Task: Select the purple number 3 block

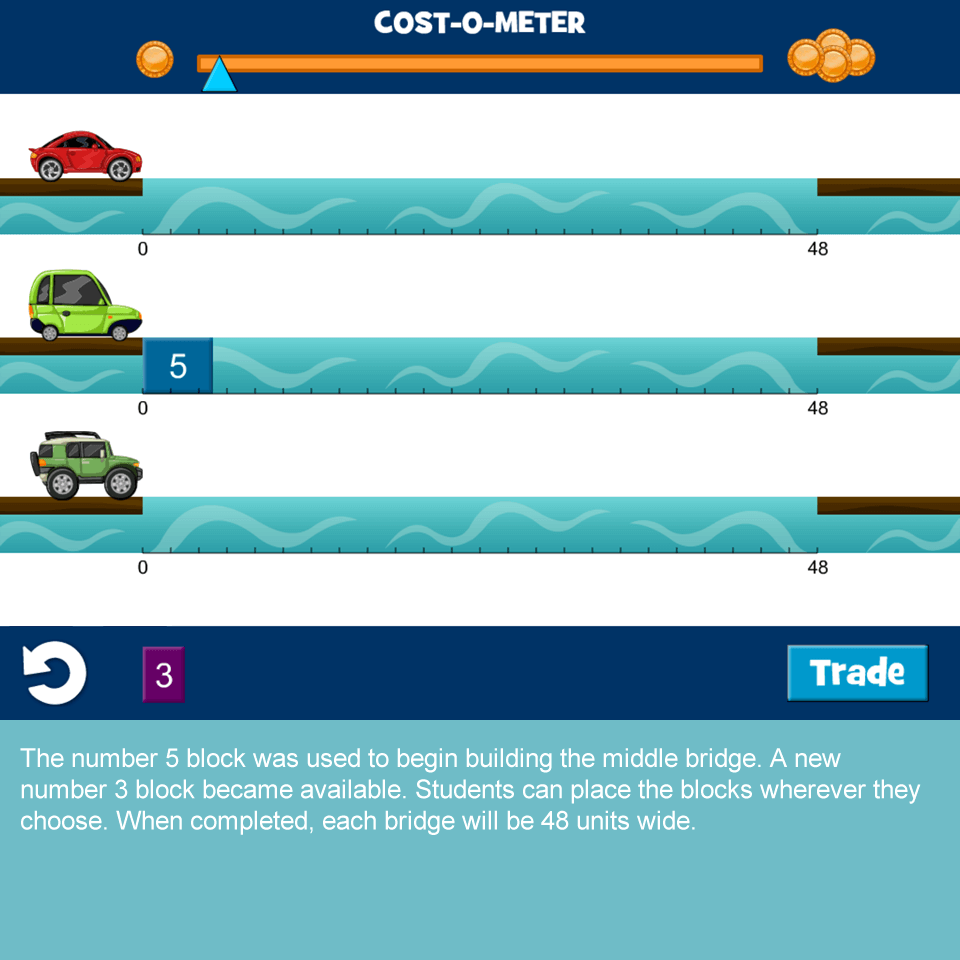Action: [x=164, y=675]
